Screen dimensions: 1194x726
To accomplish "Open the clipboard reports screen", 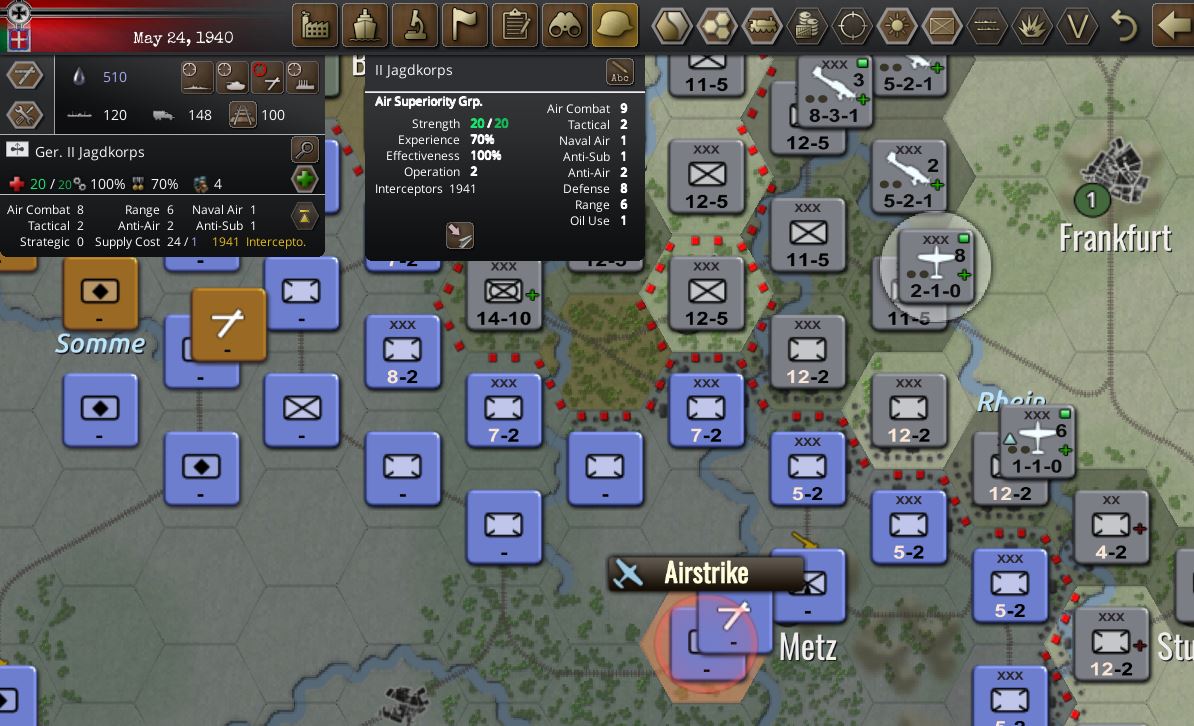I will click(515, 26).
